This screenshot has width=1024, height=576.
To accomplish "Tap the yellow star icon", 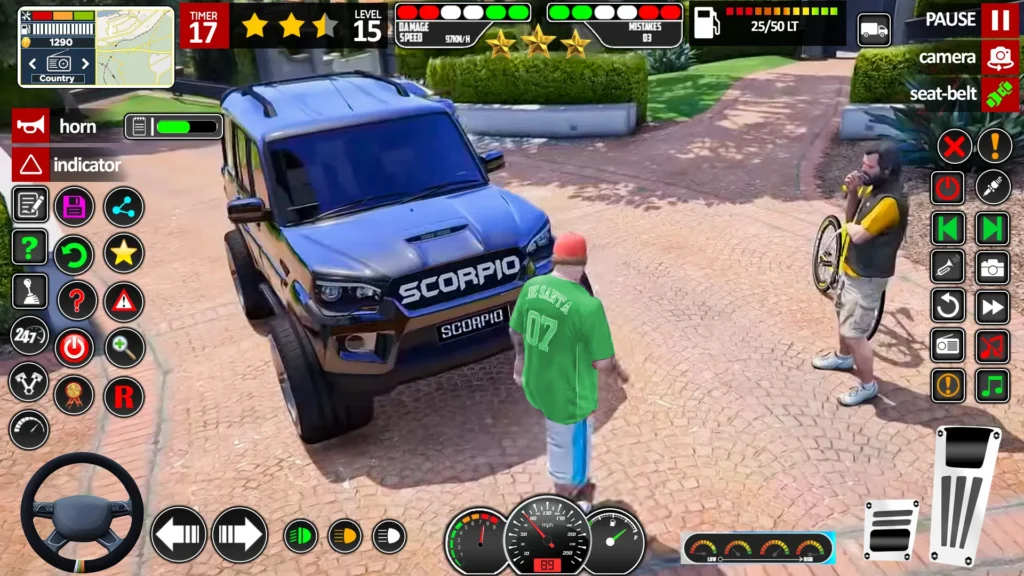I will 124,253.
